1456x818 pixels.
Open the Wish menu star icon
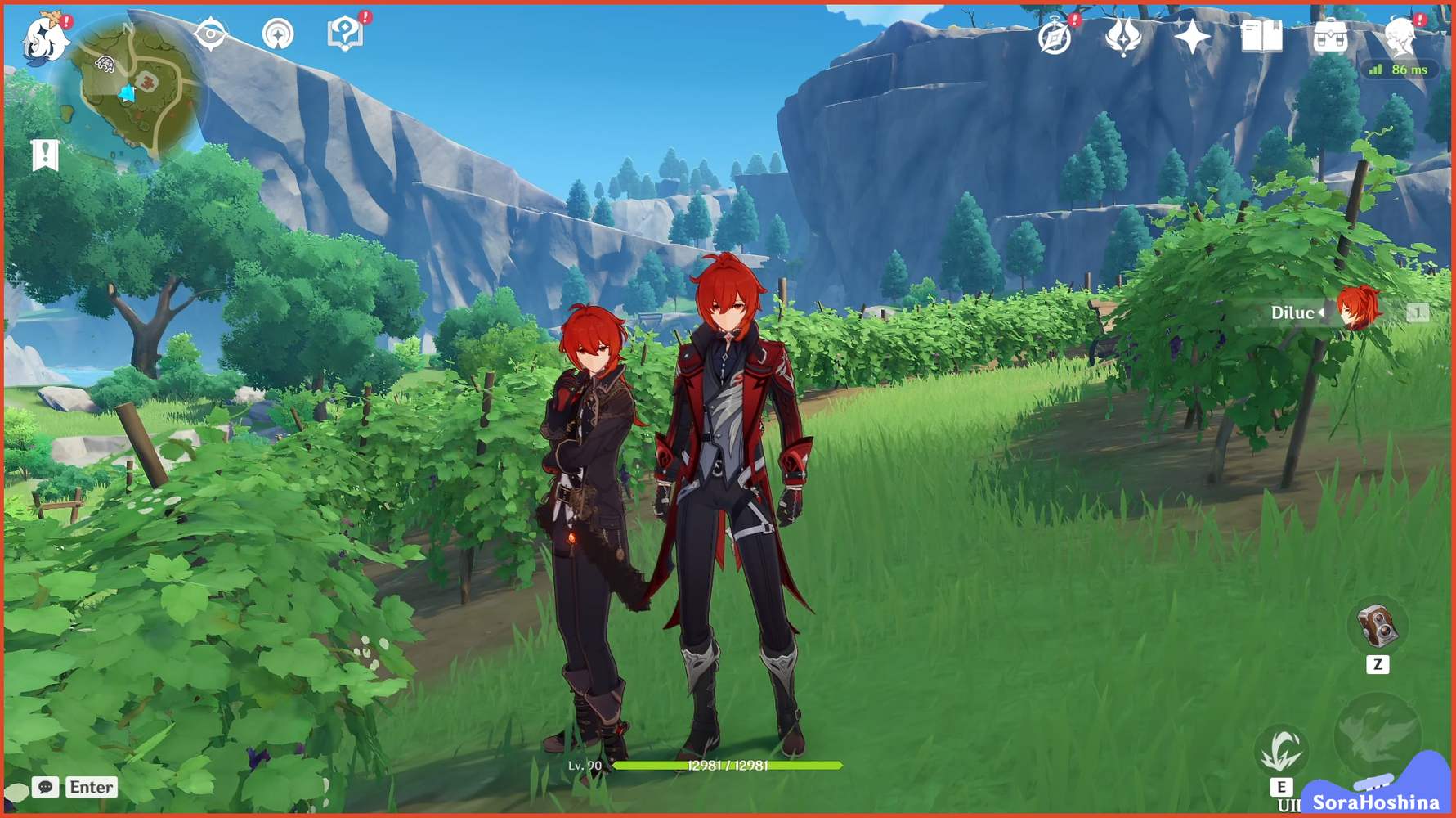[1193, 34]
